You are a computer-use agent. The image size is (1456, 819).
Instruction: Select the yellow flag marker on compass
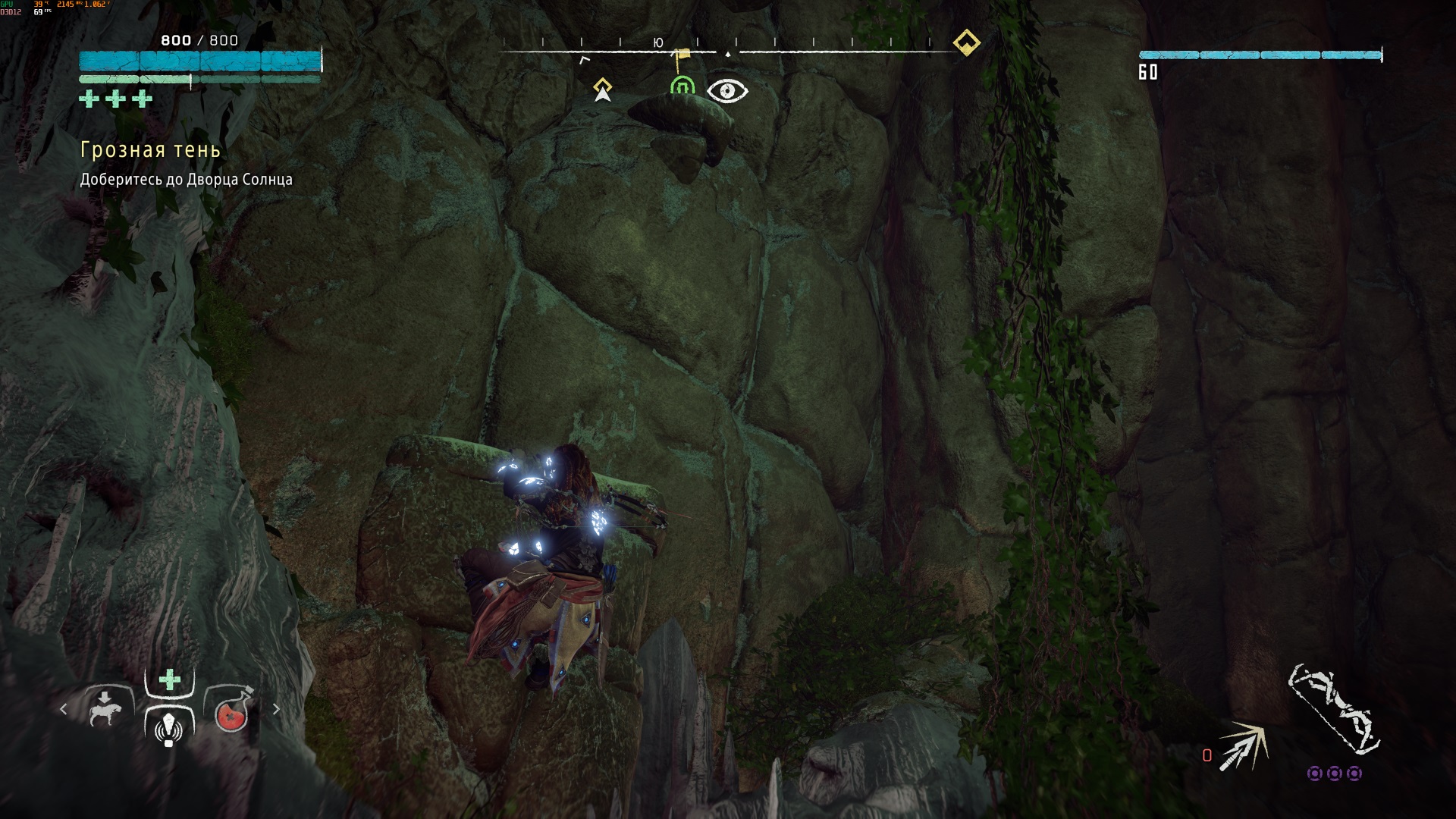(682, 55)
